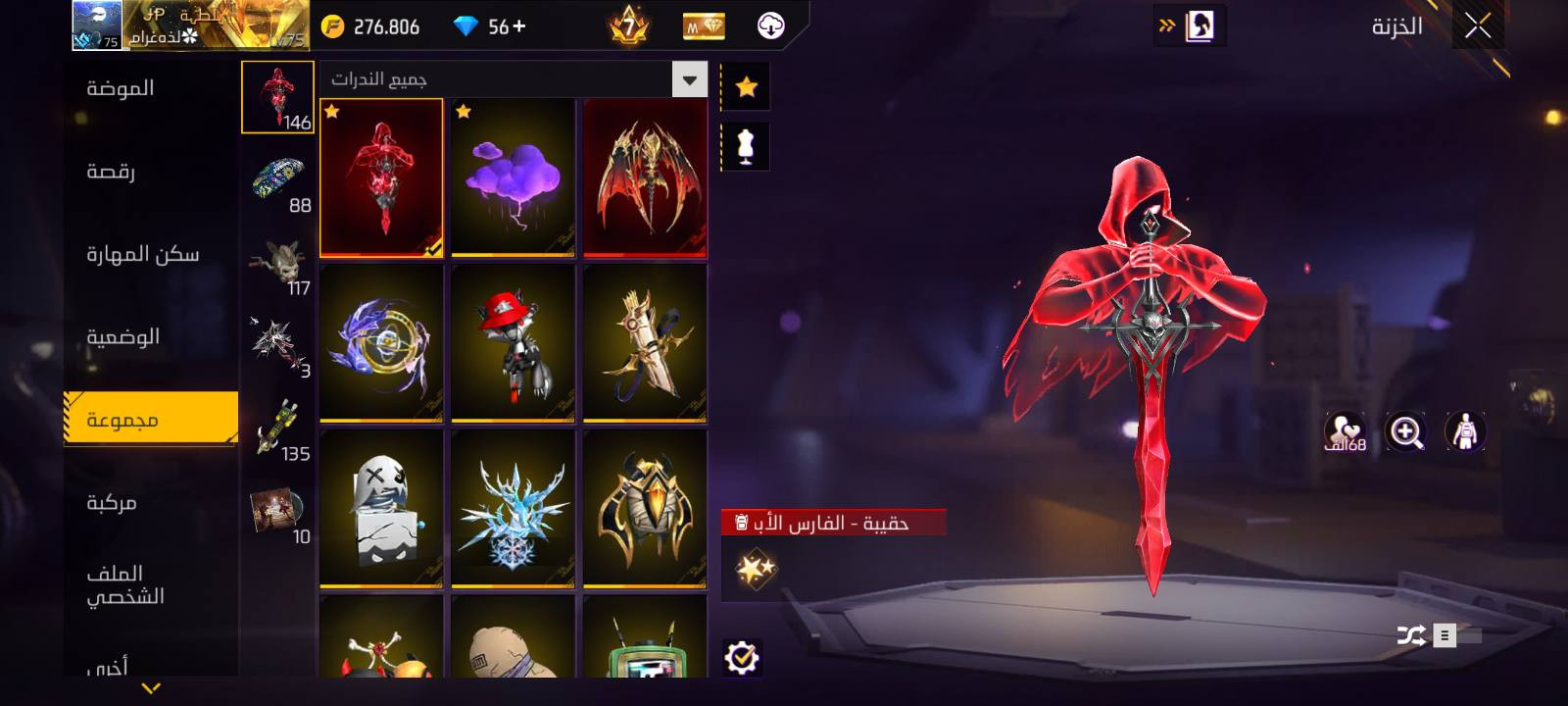Add diamonds with the plus button
1568x706 pixels.
click(518, 26)
